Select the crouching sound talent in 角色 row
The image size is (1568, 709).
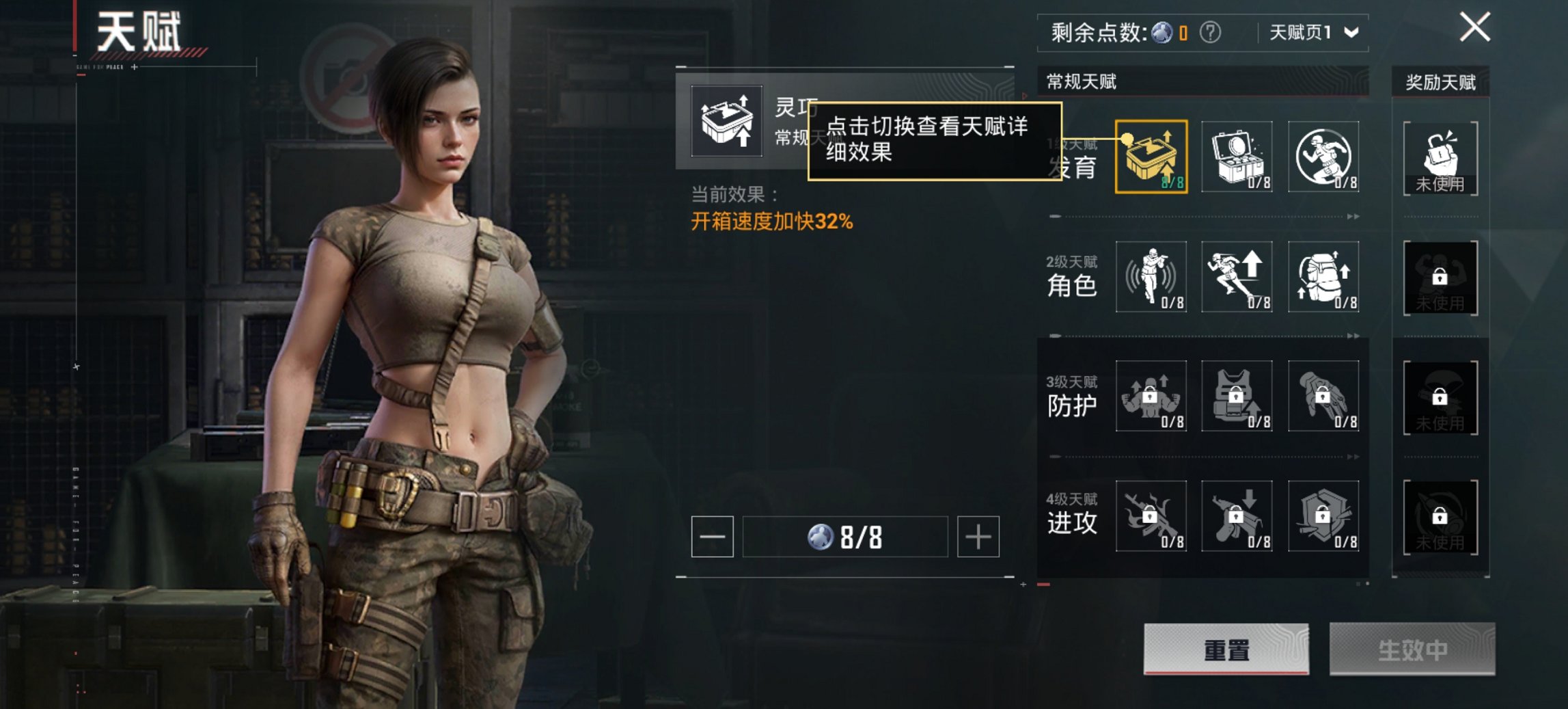pyautogui.click(x=1150, y=277)
